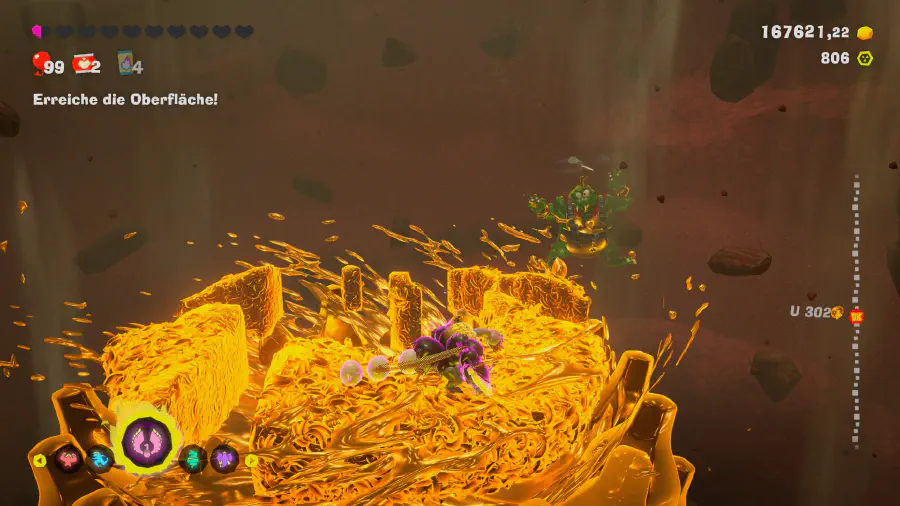Switch to the blue Zebra Bananza

click(x=99, y=459)
